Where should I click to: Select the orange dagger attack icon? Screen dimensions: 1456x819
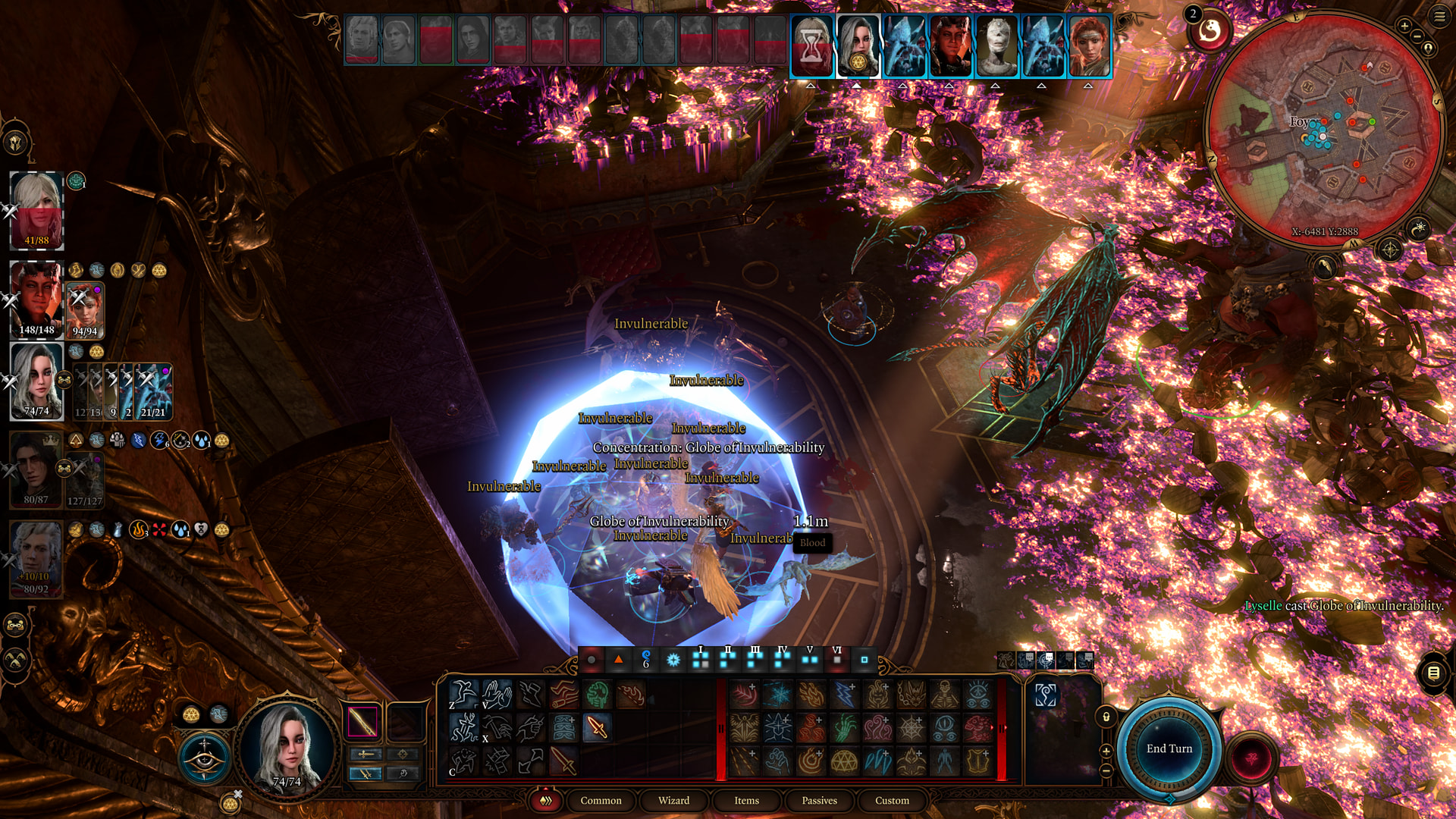click(597, 728)
